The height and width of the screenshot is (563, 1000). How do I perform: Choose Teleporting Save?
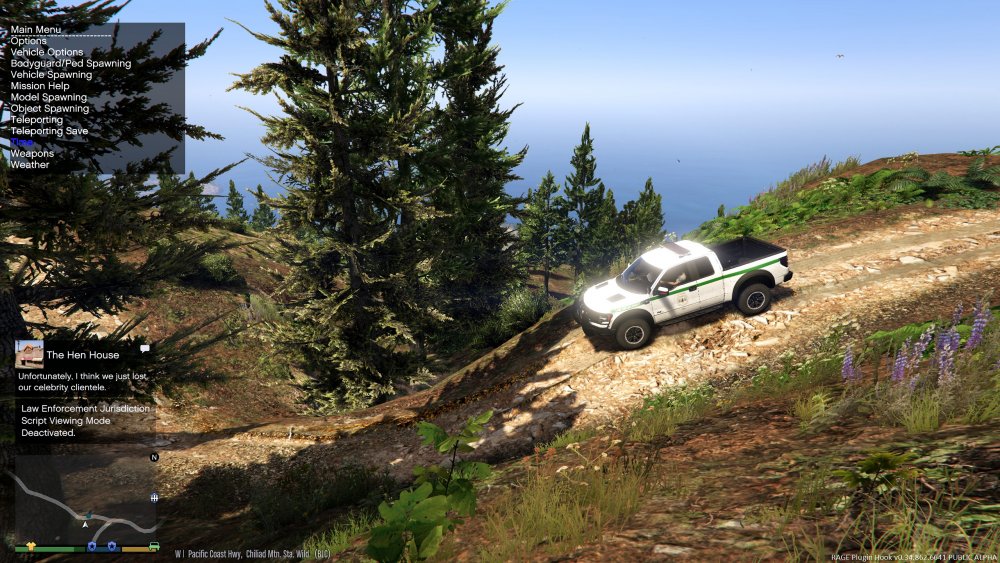50,131
